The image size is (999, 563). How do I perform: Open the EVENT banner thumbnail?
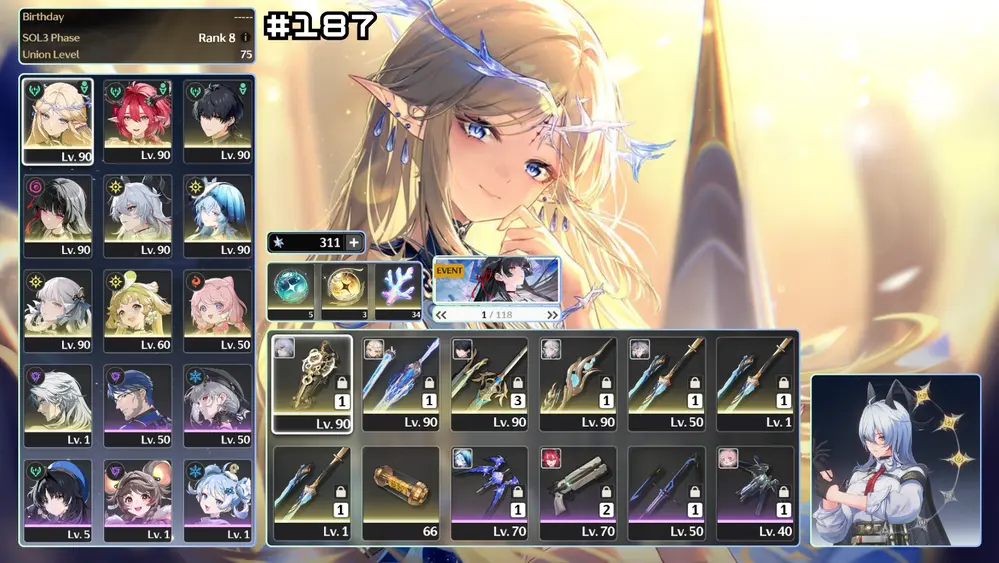click(496, 281)
